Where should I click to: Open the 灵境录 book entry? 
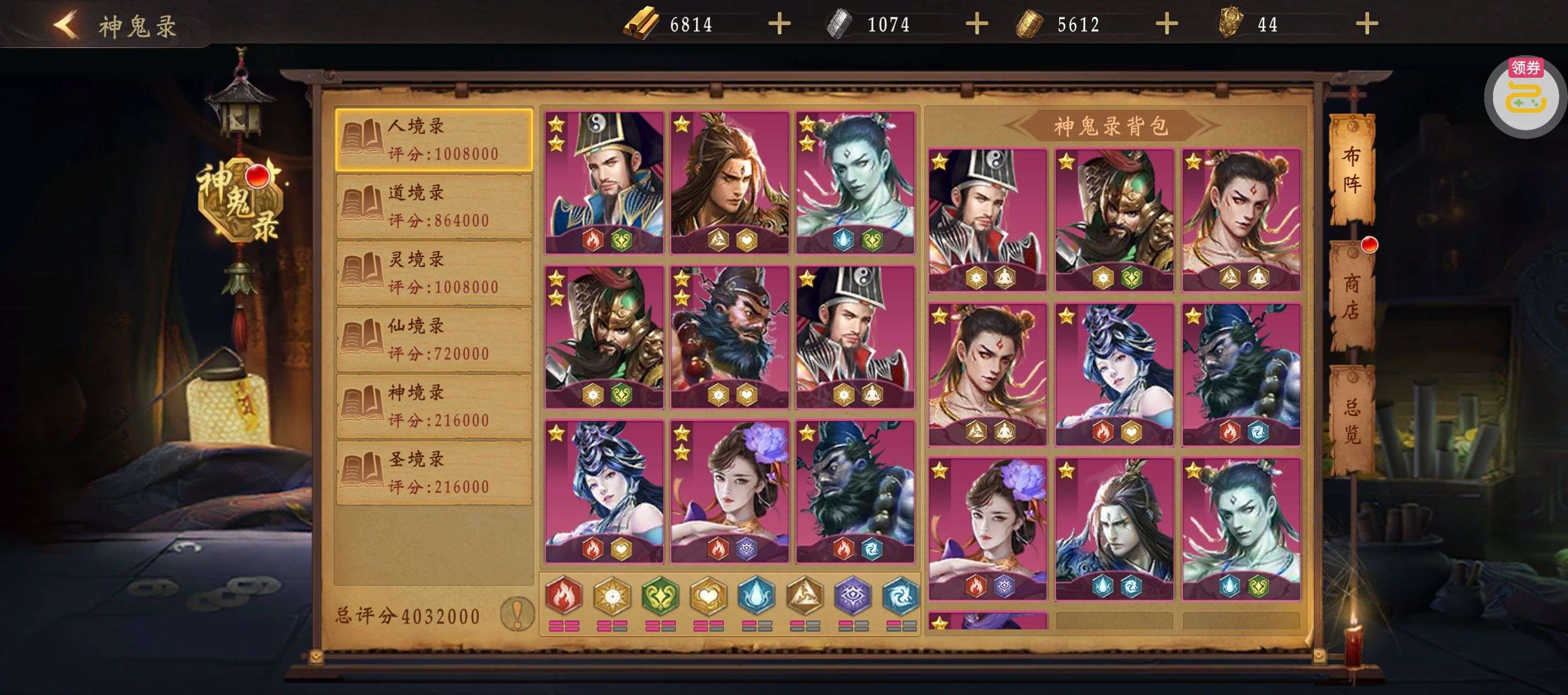434,273
